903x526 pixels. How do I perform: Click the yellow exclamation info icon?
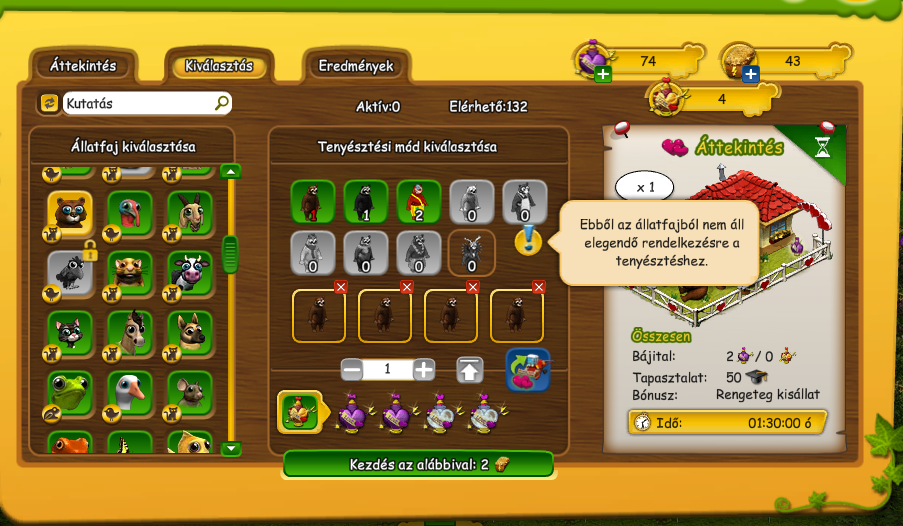[x=528, y=241]
